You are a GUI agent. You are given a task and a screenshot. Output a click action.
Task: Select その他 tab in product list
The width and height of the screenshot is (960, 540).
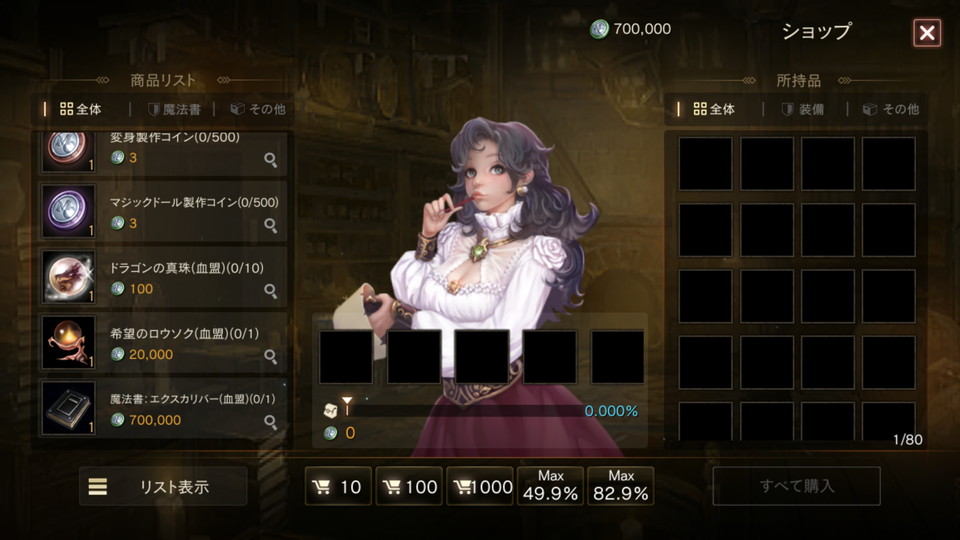click(258, 109)
